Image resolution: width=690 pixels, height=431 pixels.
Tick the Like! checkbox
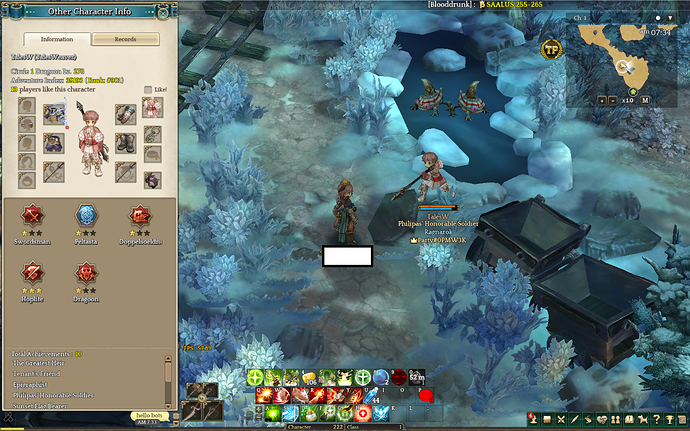(147, 90)
